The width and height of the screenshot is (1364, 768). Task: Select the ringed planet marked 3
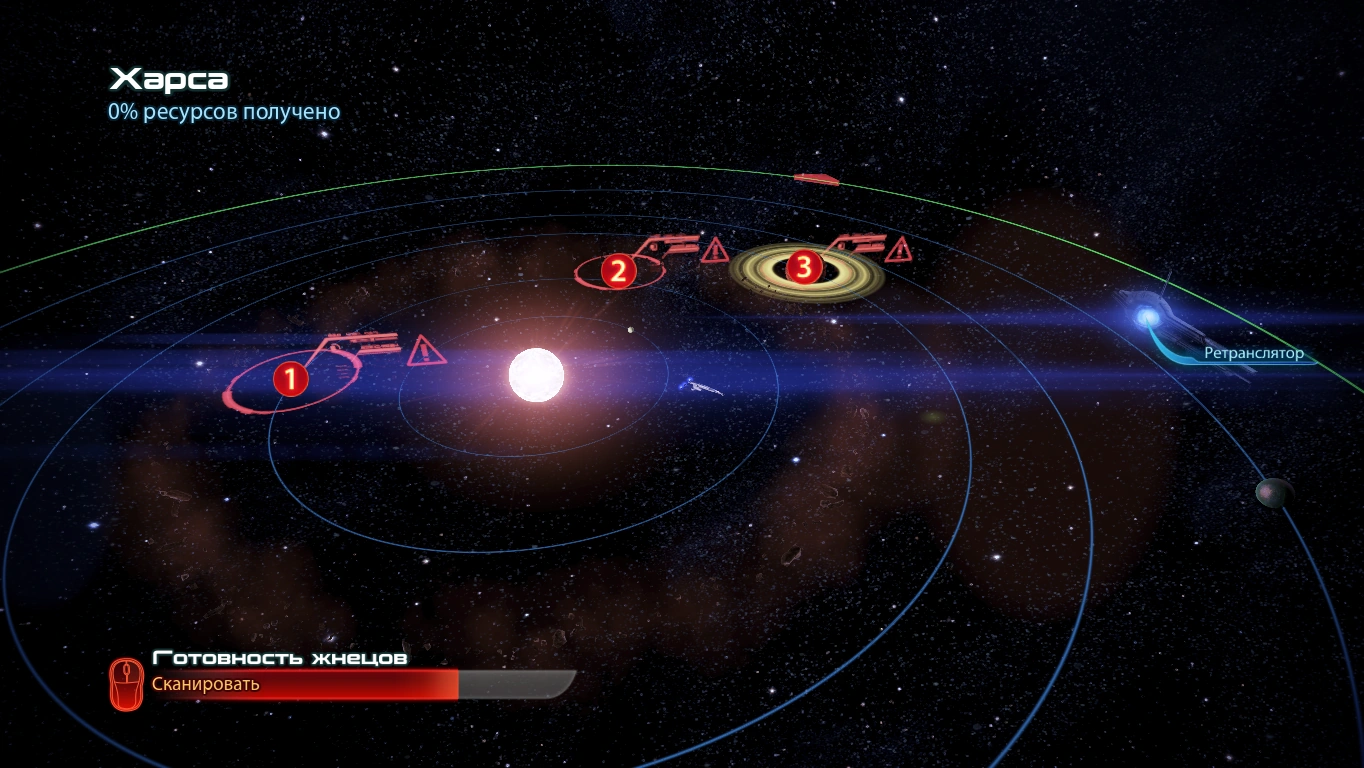[x=804, y=267]
